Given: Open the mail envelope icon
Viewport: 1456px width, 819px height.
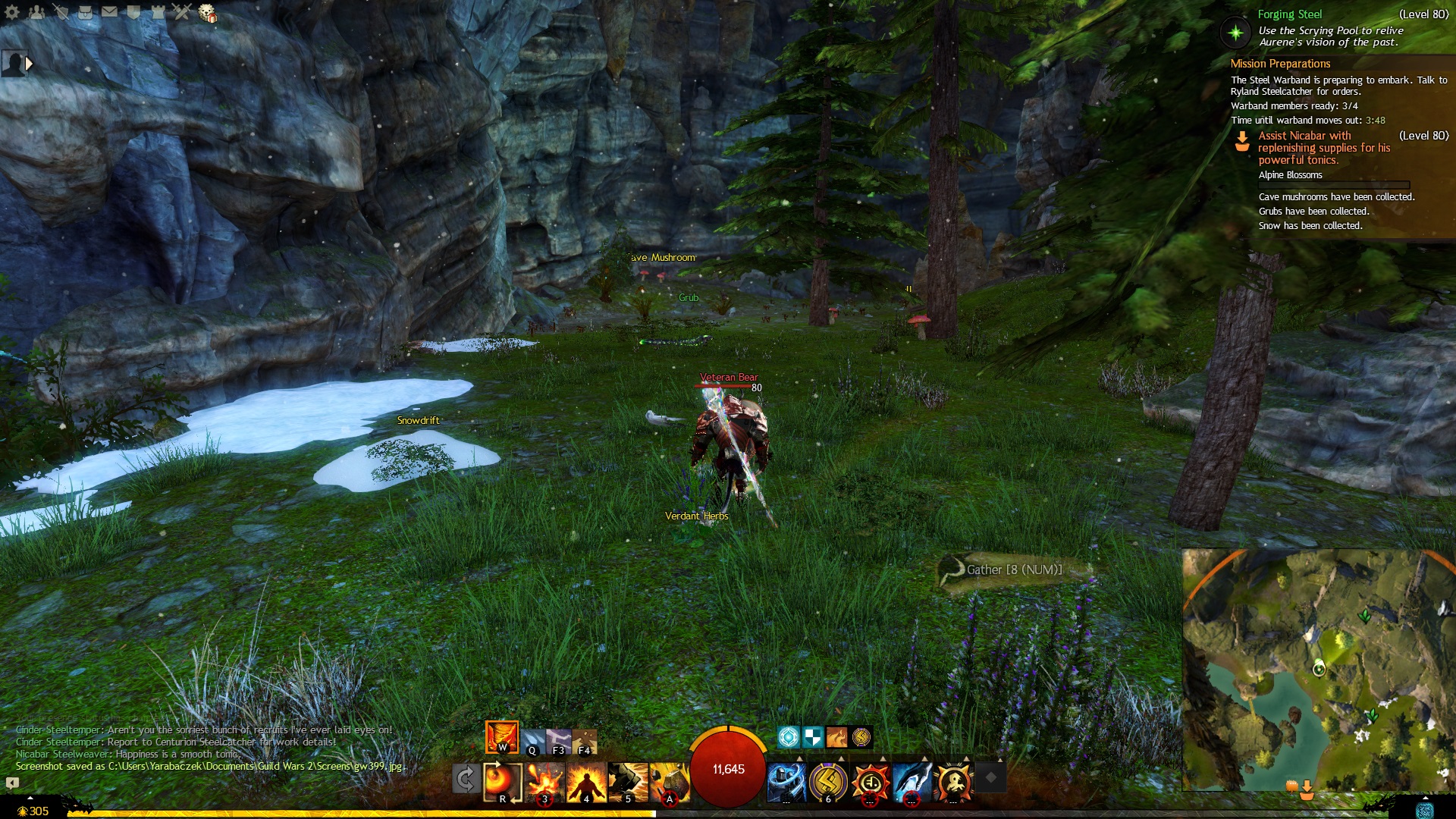Looking at the screenshot, I should [x=109, y=12].
